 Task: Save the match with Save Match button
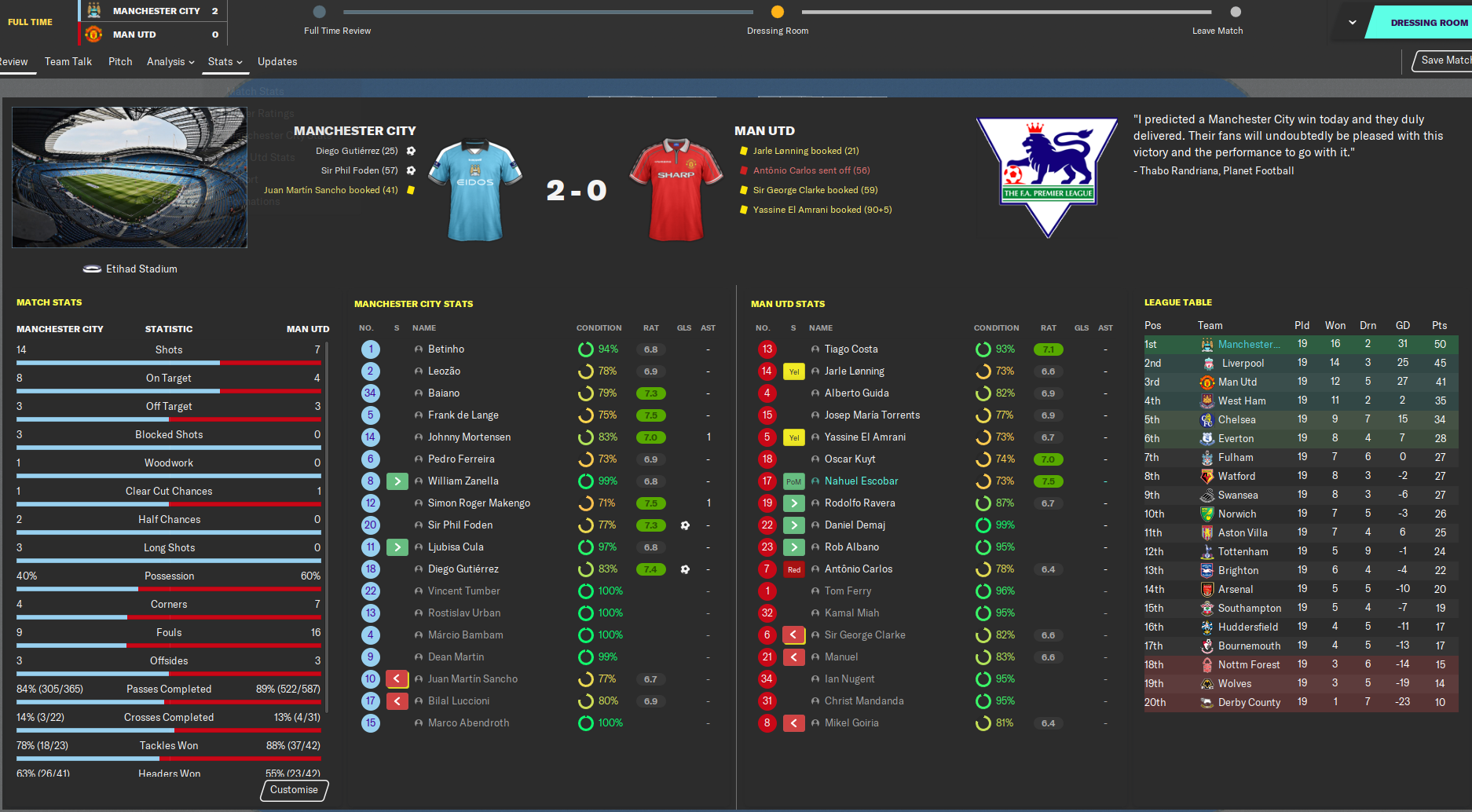(x=1444, y=60)
